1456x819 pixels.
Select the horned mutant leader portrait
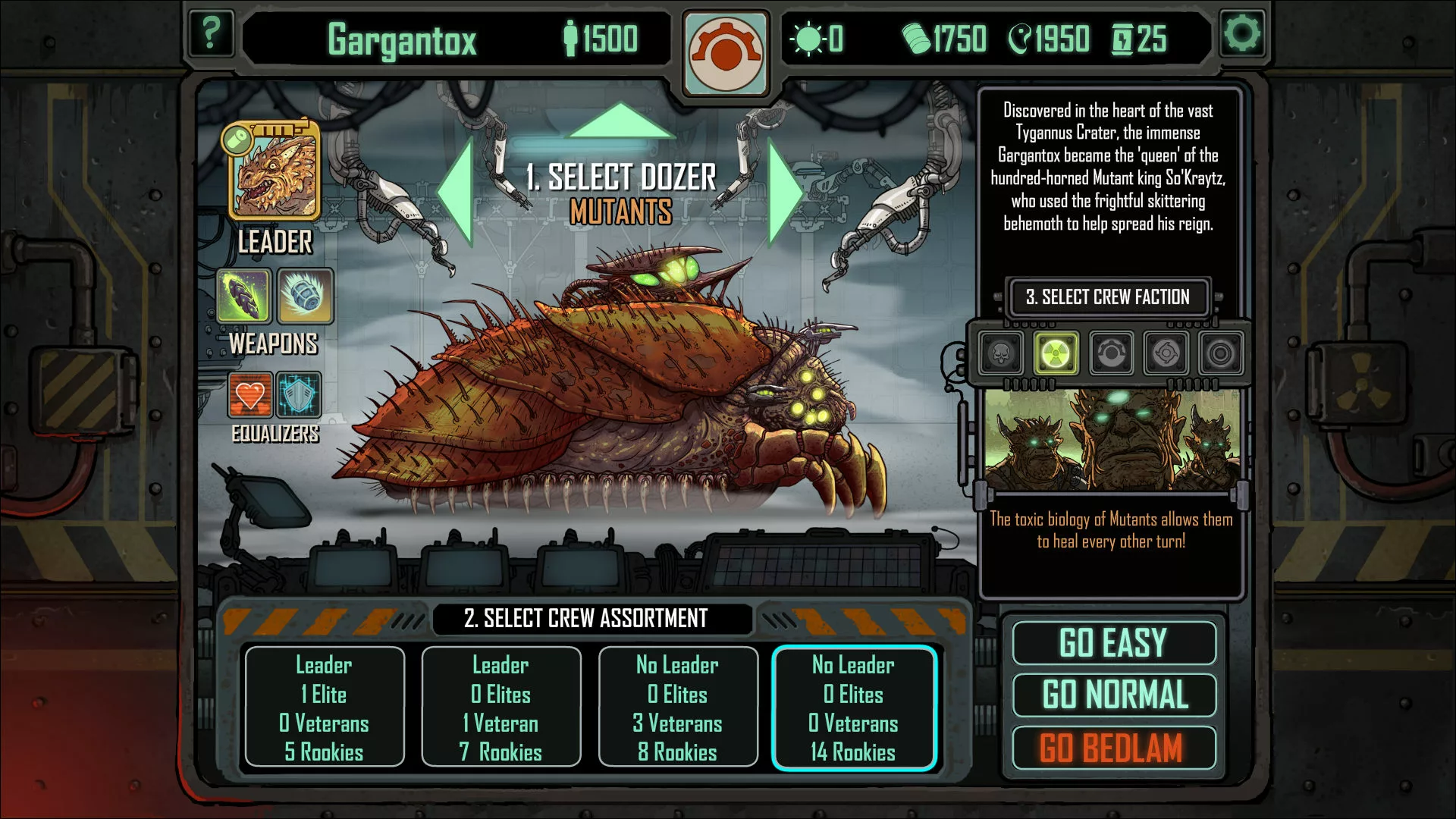[x=274, y=173]
